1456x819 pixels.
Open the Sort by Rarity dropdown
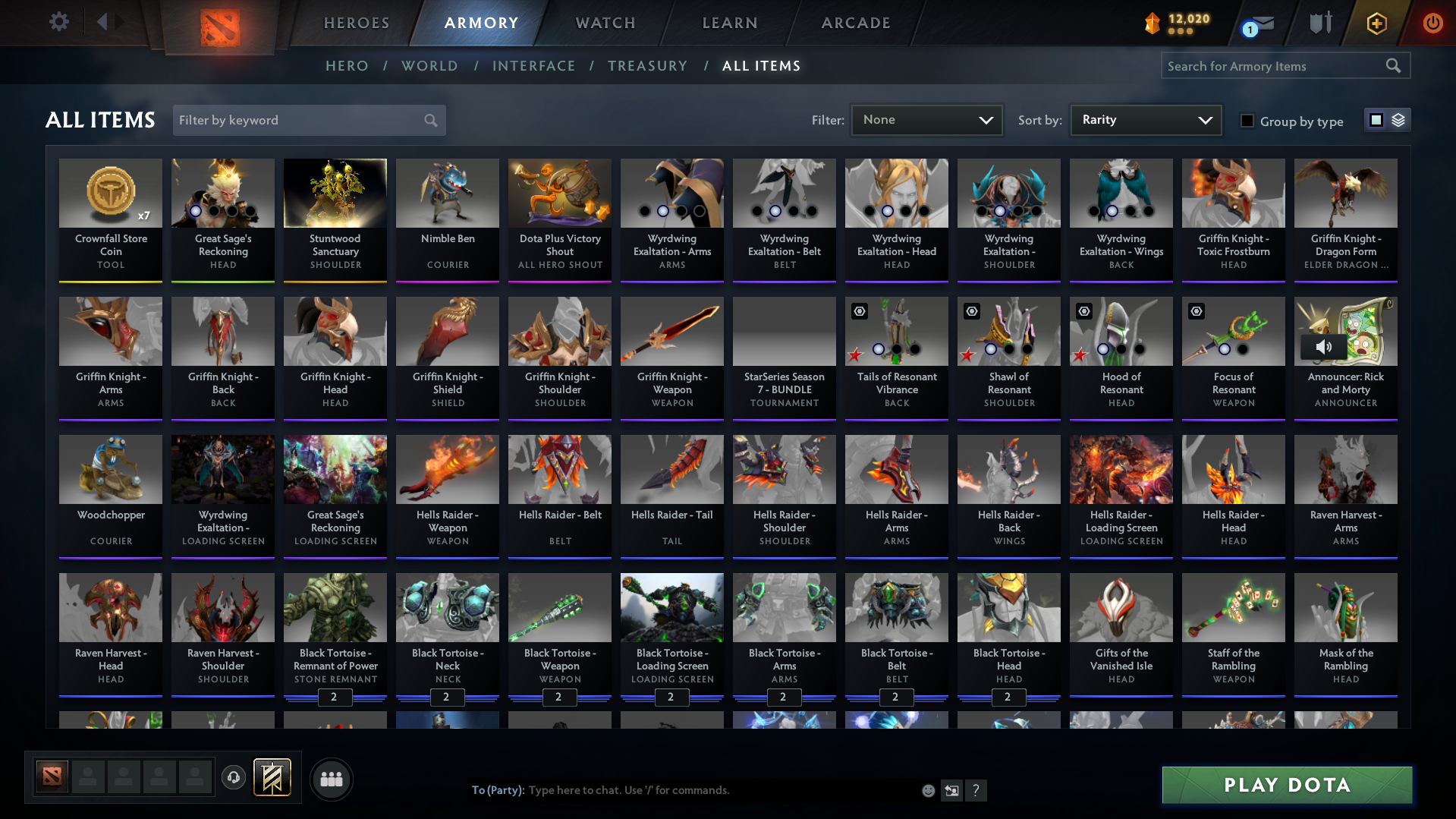coord(1144,119)
